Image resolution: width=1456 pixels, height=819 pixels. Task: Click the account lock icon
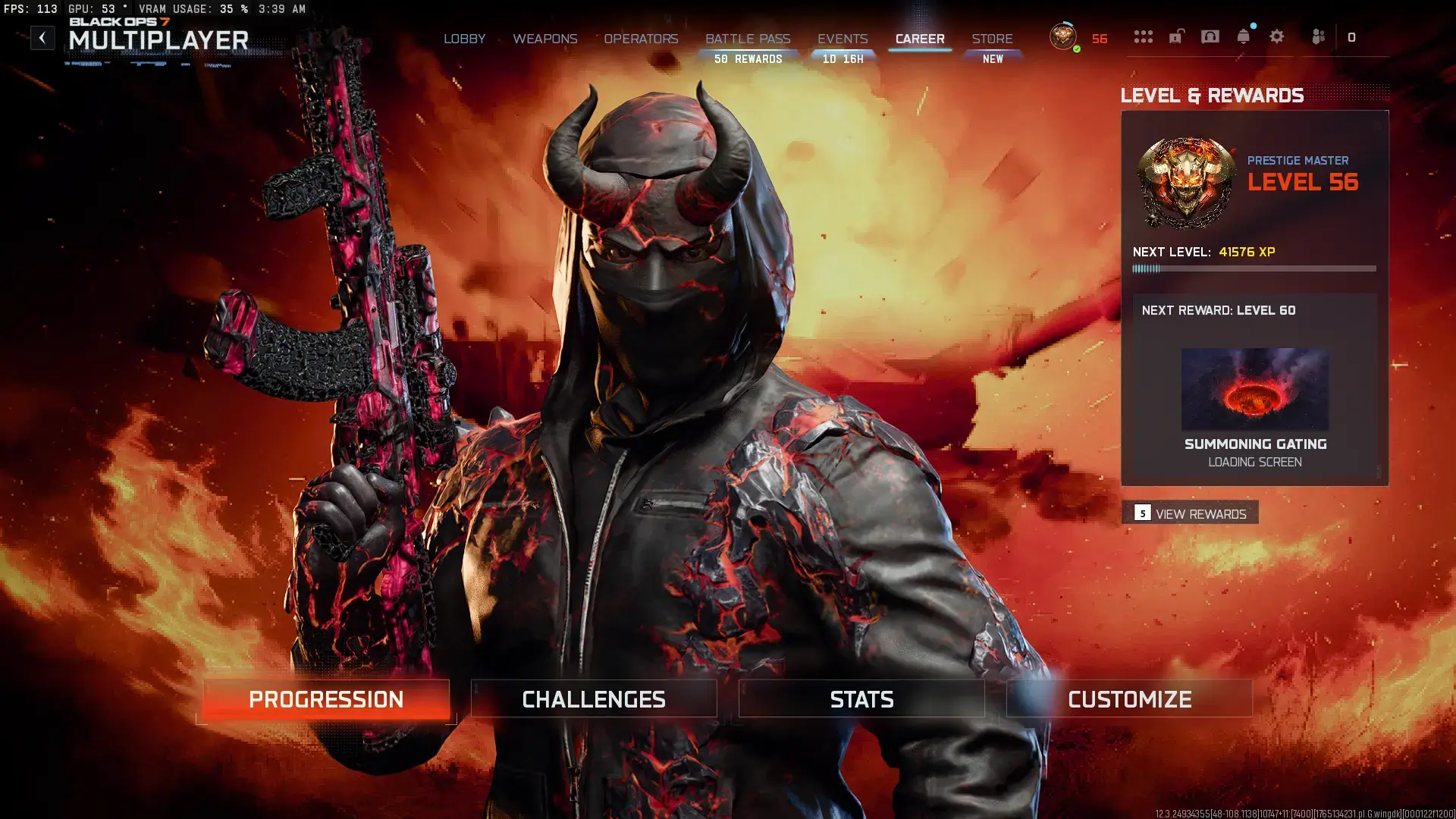[1176, 36]
